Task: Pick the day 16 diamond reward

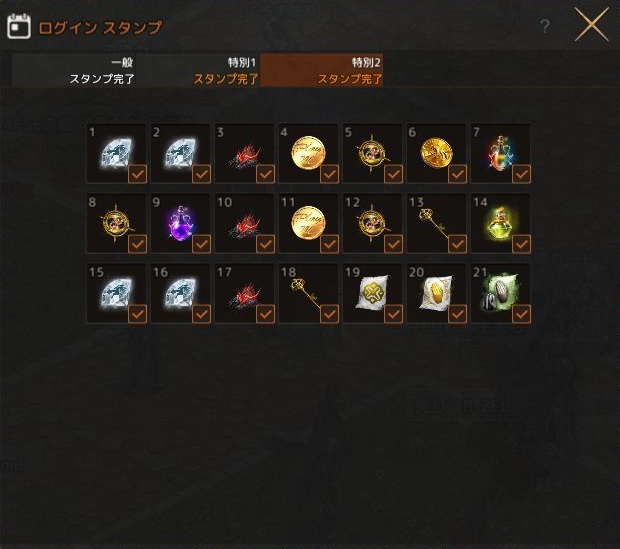Action: [181, 293]
